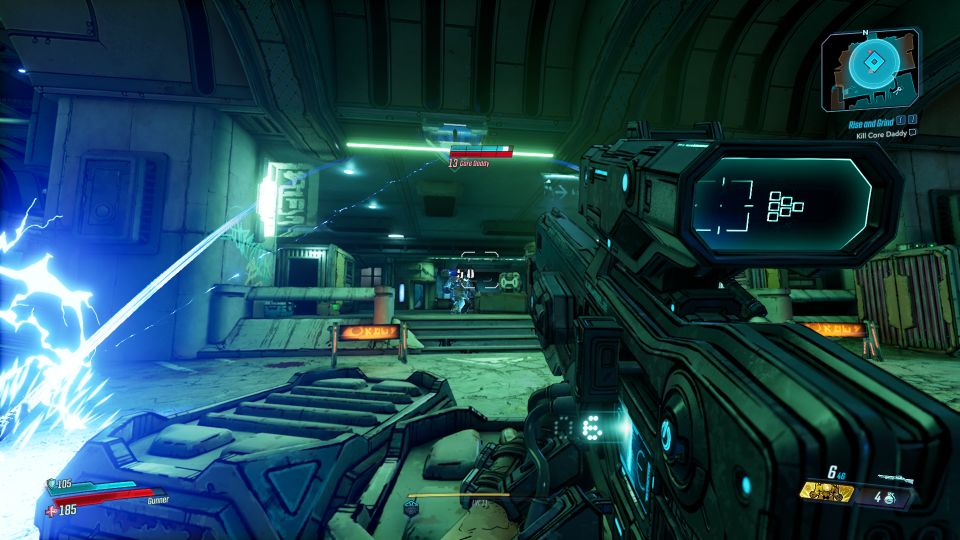960x540 pixels.
Task: Check the Kill Core Daddy objective
Action: point(881,134)
